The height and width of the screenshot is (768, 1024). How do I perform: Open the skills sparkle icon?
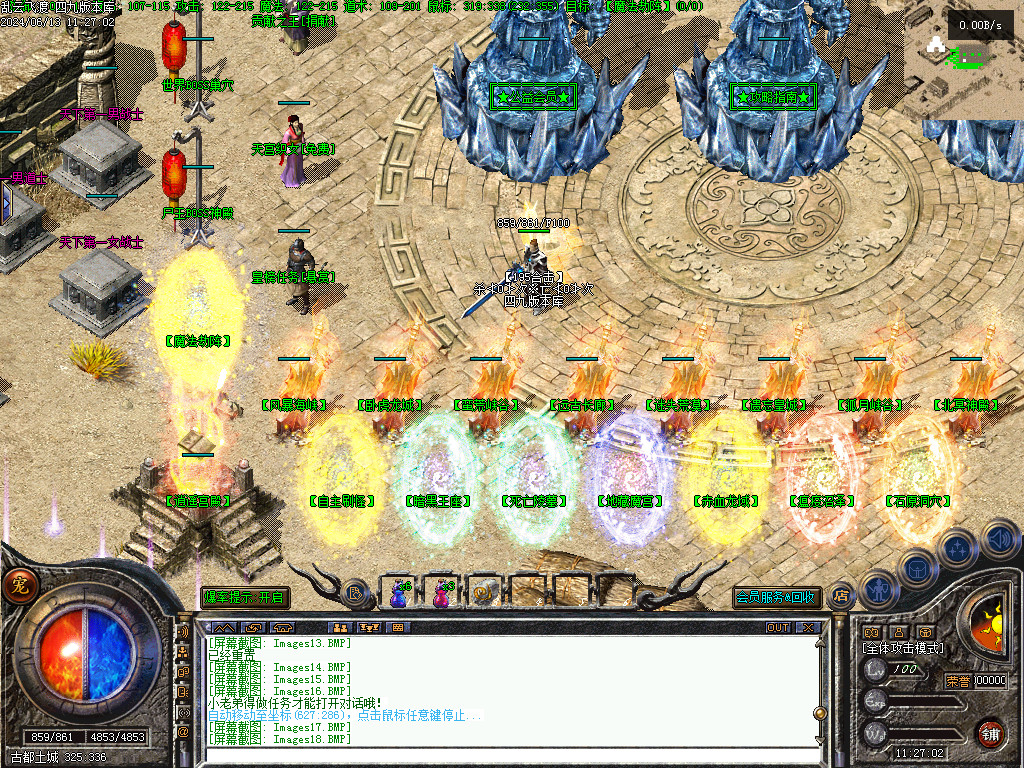[x=958, y=548]
